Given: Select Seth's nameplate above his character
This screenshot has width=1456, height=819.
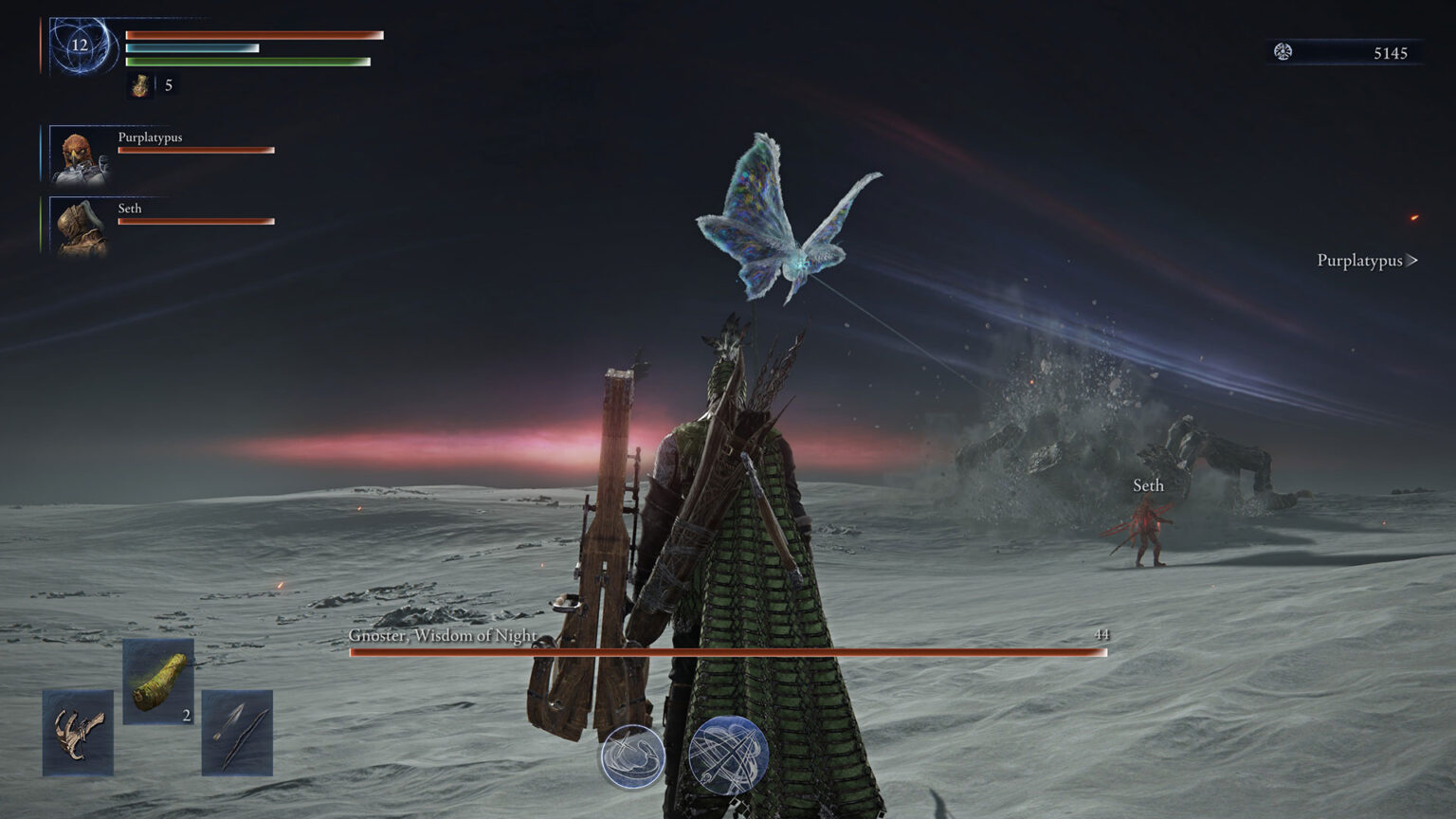Looking at the screenshot, I should [1147, 485].
